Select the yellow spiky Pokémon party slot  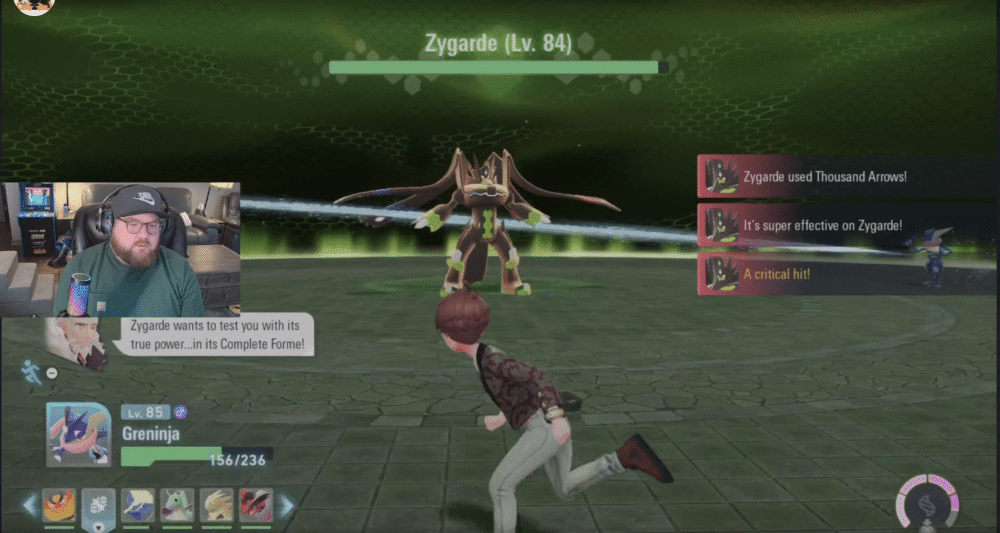point(217,505)
